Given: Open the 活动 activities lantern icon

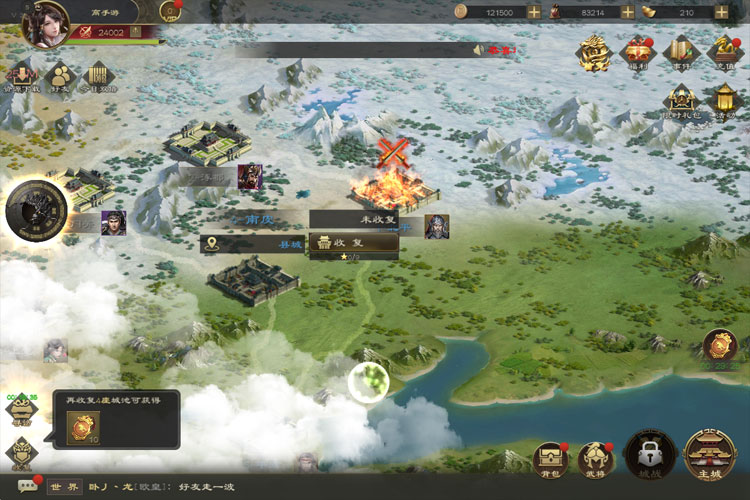Looking at the screenshot, I should coord(723,101).
